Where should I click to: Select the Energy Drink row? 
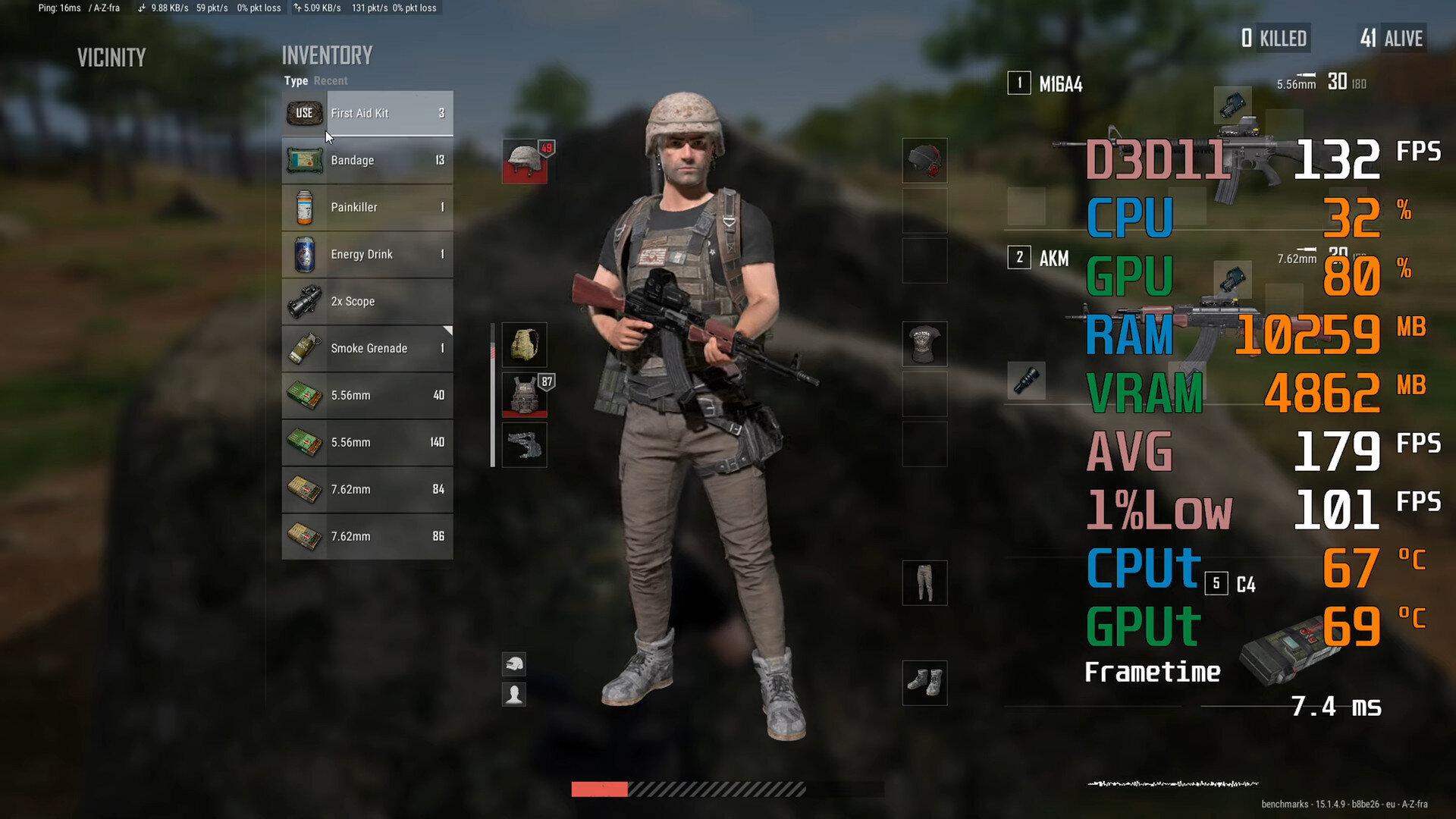[368, 254]
